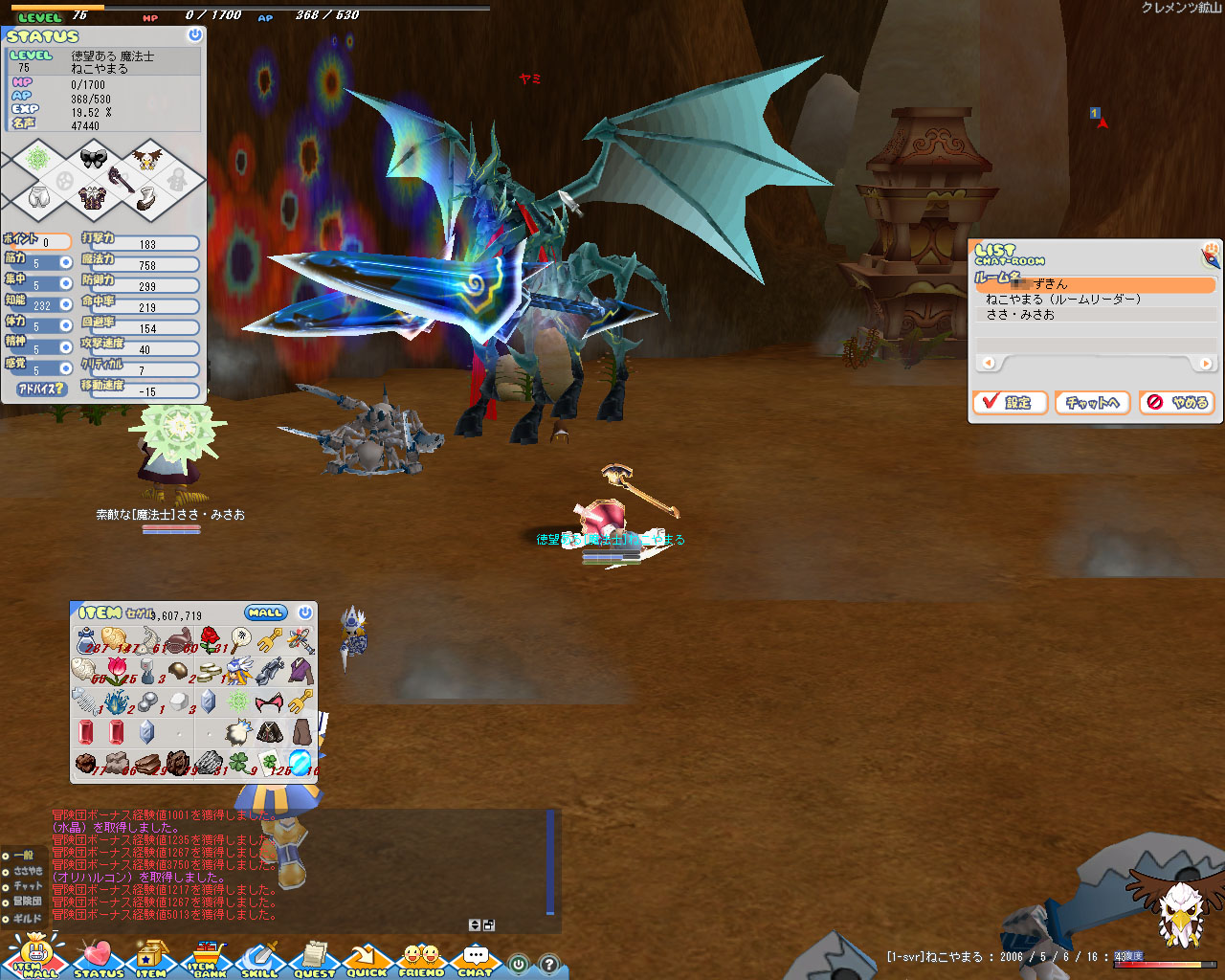Click the アドバイス advice button
Screen dimensions: 1225x980
pyautogui.click(x=41, y=390)
